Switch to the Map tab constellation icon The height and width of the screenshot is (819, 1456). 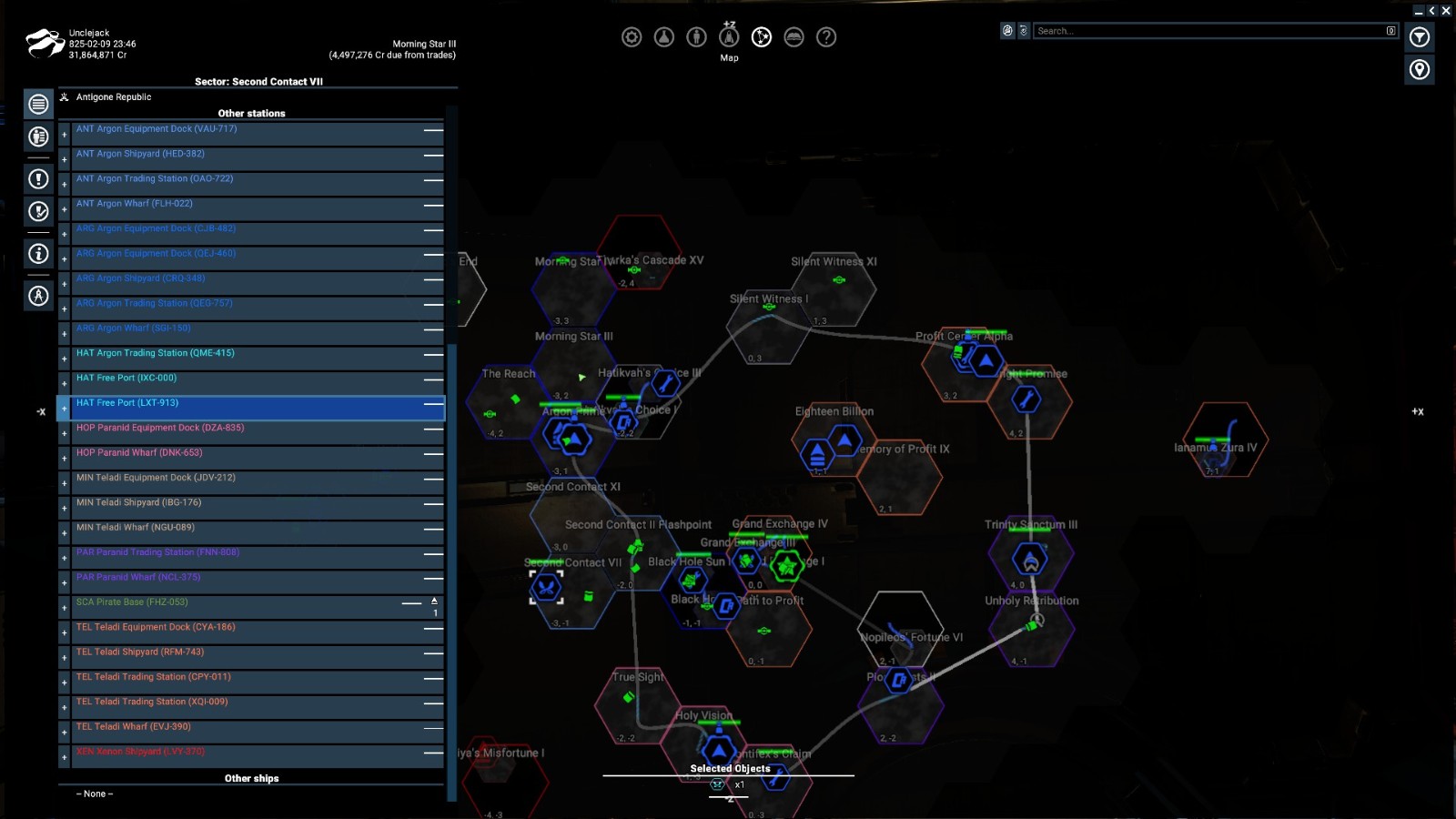(x=762, y=37)
